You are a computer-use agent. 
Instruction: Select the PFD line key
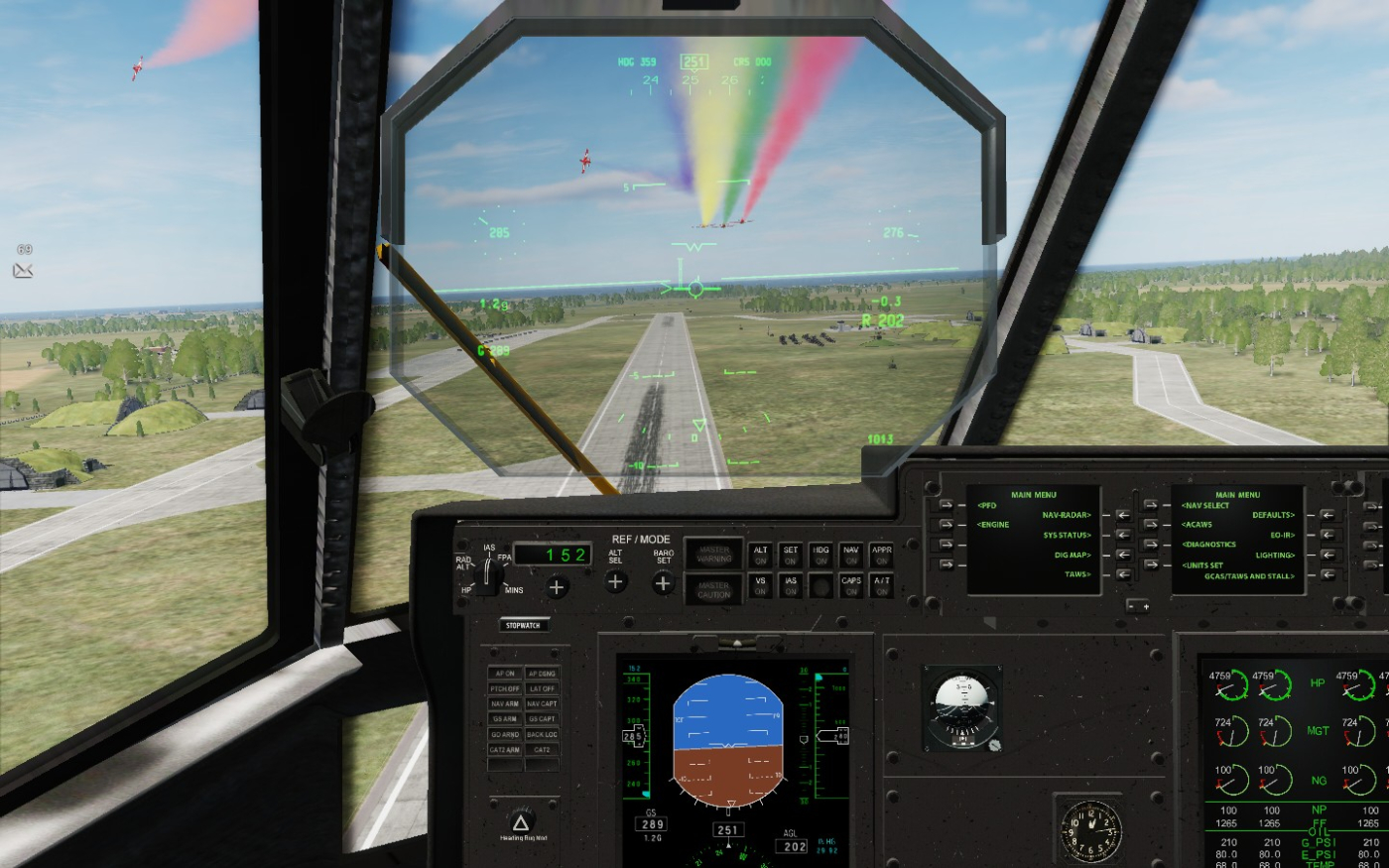coord(946,505)
